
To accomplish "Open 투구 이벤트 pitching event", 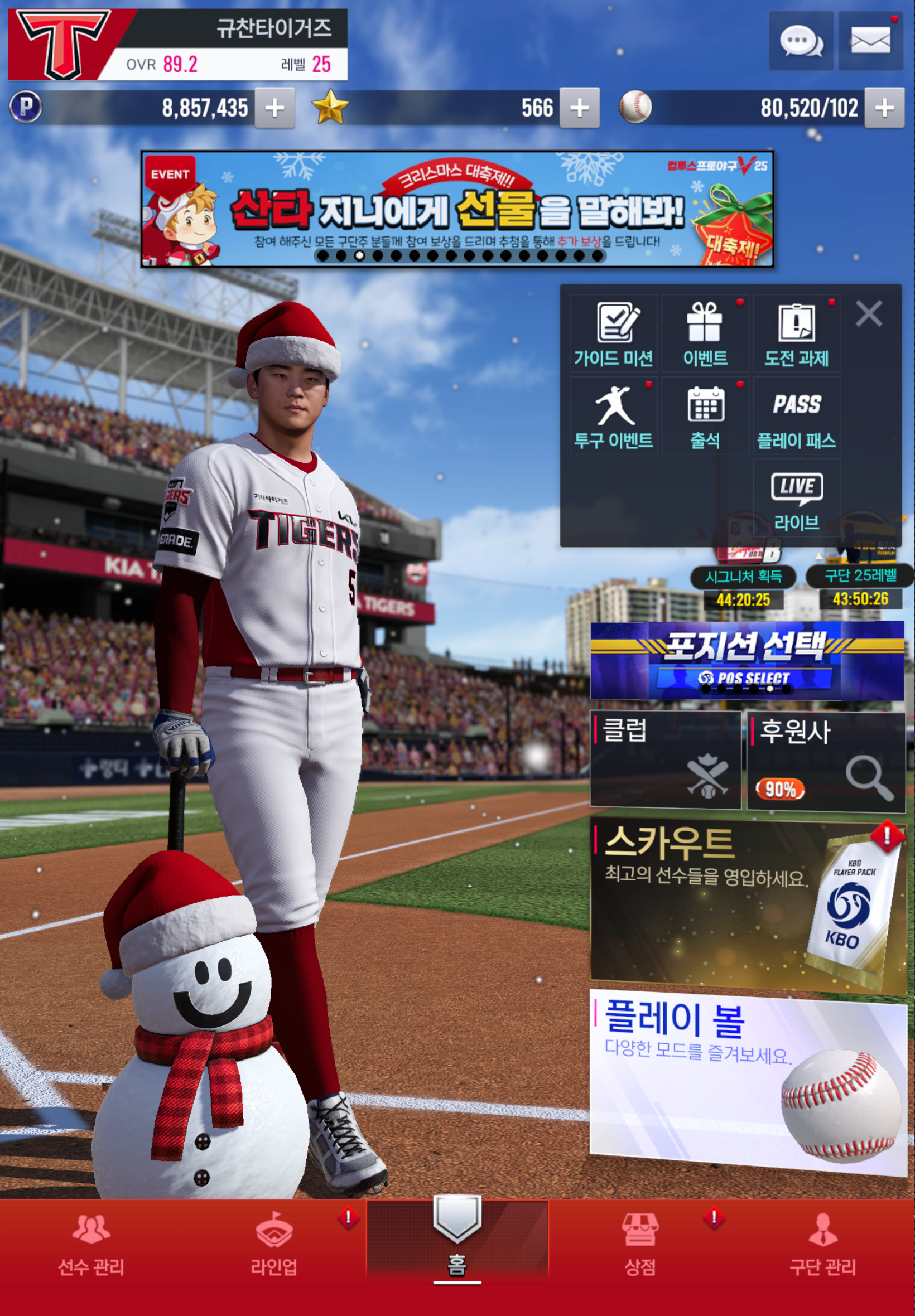I will click(613, 417).
